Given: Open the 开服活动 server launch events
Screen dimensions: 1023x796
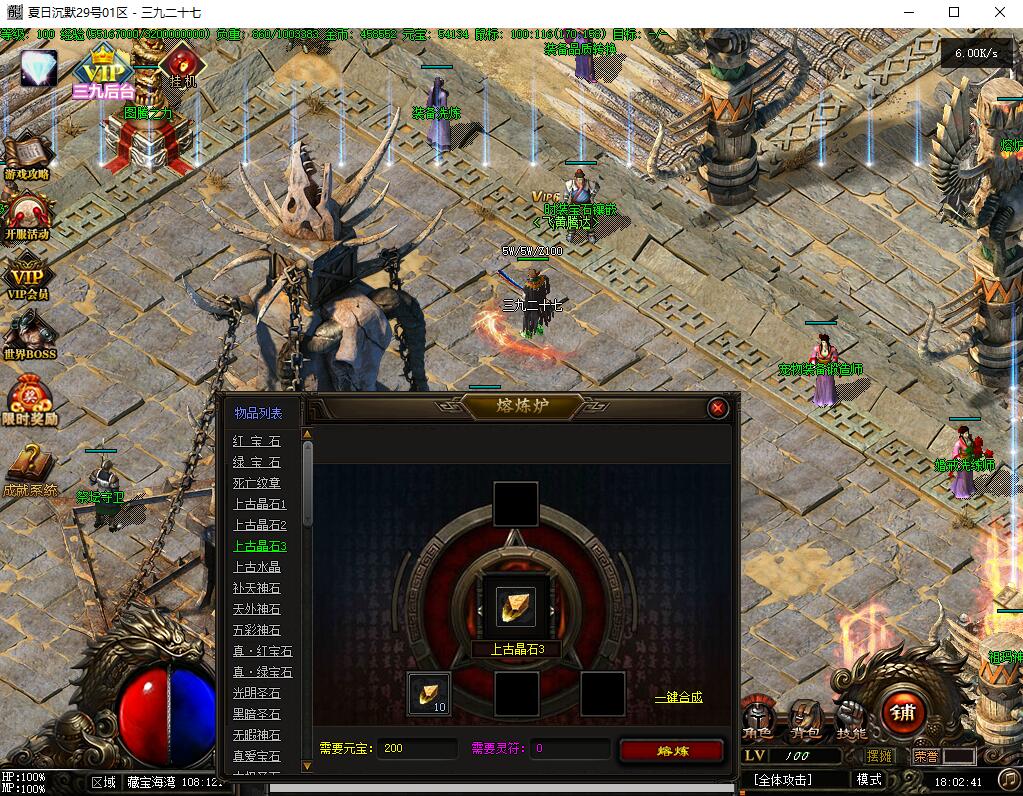Looking at the screenshot, I should 27,214.
